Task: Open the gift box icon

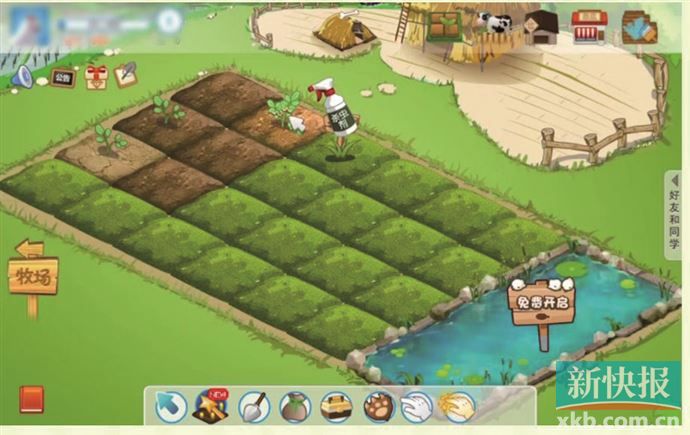Action: [x=95, y=76]
